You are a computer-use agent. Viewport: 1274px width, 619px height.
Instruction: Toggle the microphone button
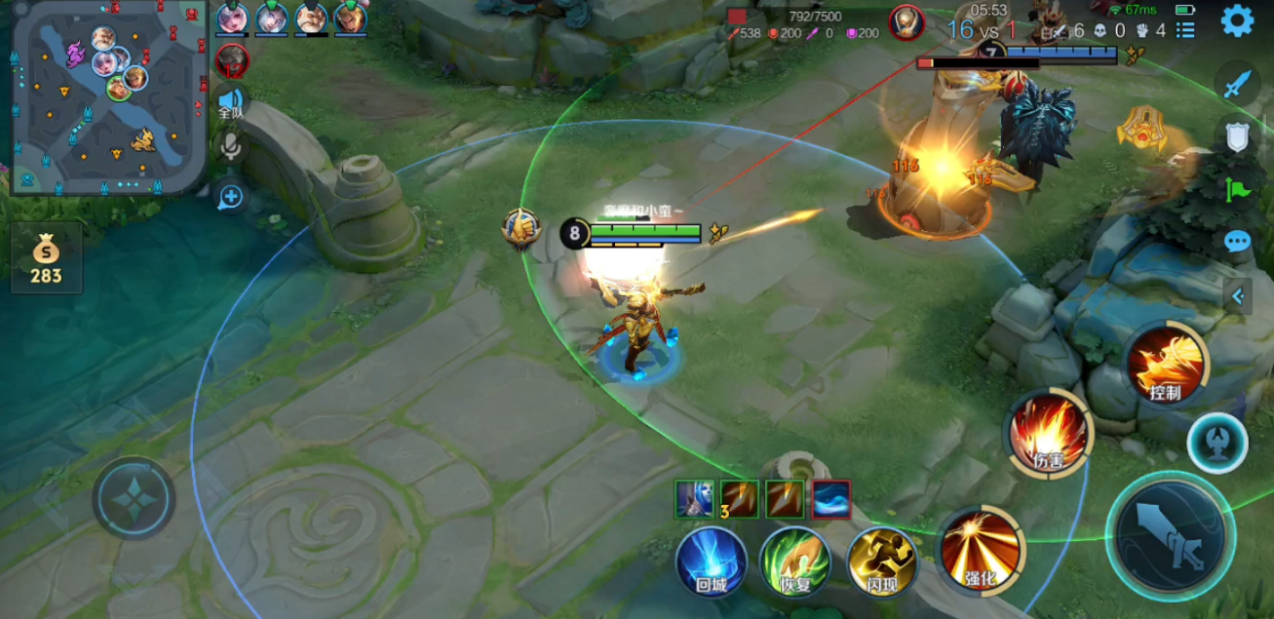[231, 147]
